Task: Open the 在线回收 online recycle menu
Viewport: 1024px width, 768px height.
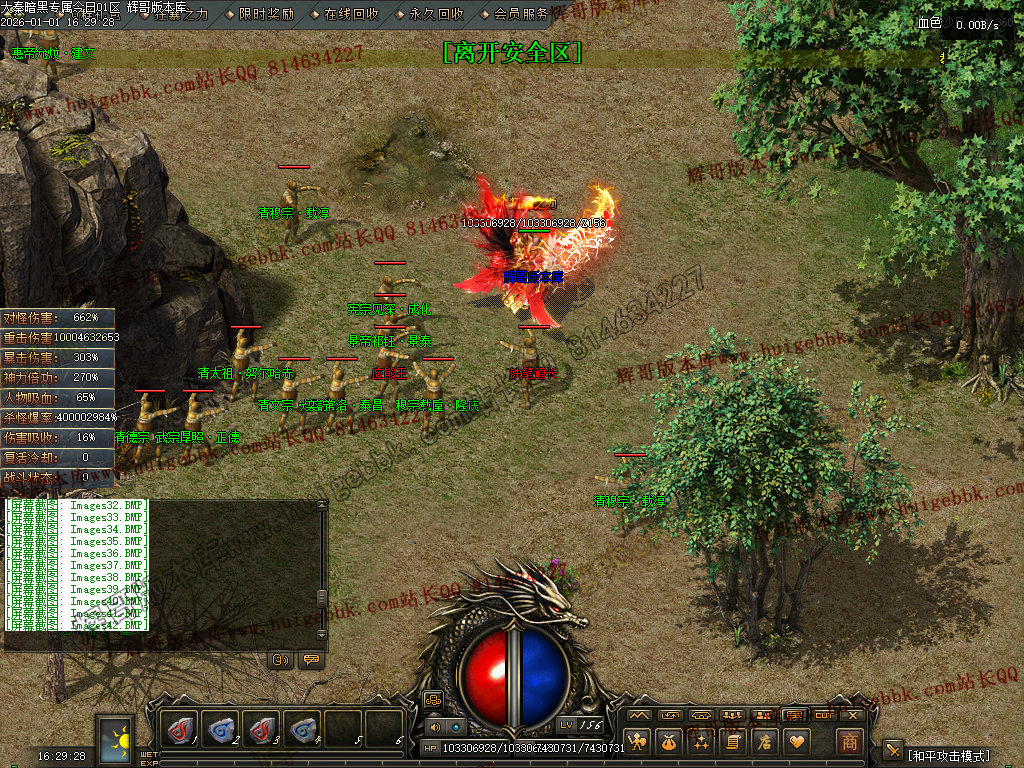Action: pos(351,14)
